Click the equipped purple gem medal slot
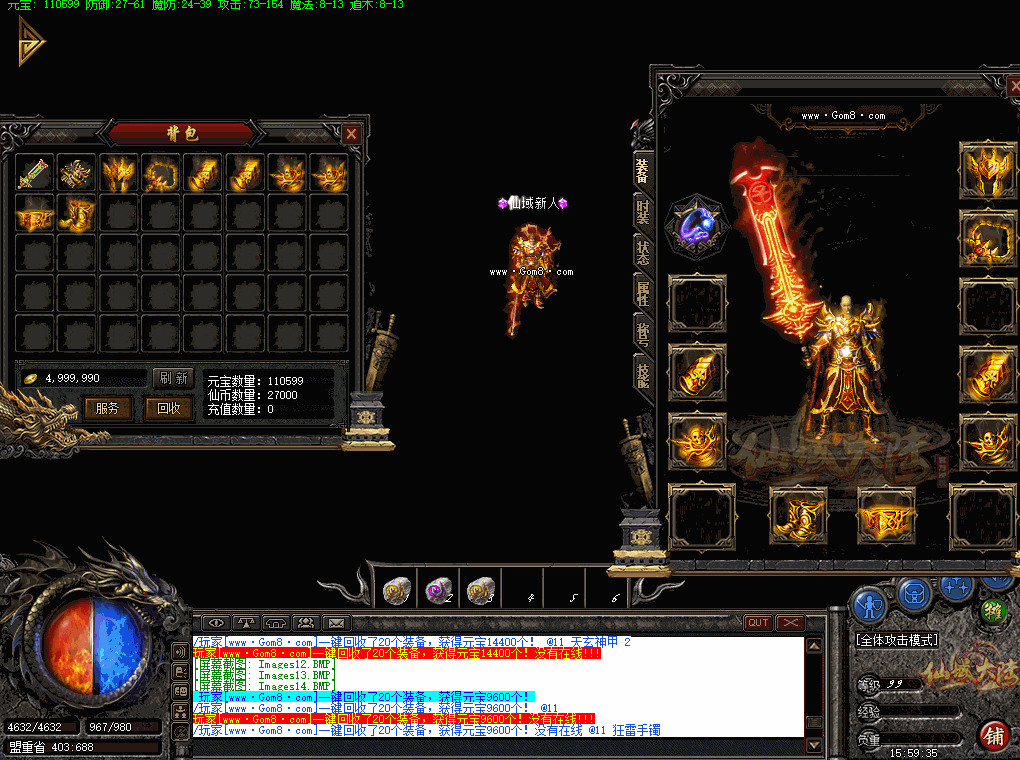This screenshot has height=760, width=1020. pos(696,224)
